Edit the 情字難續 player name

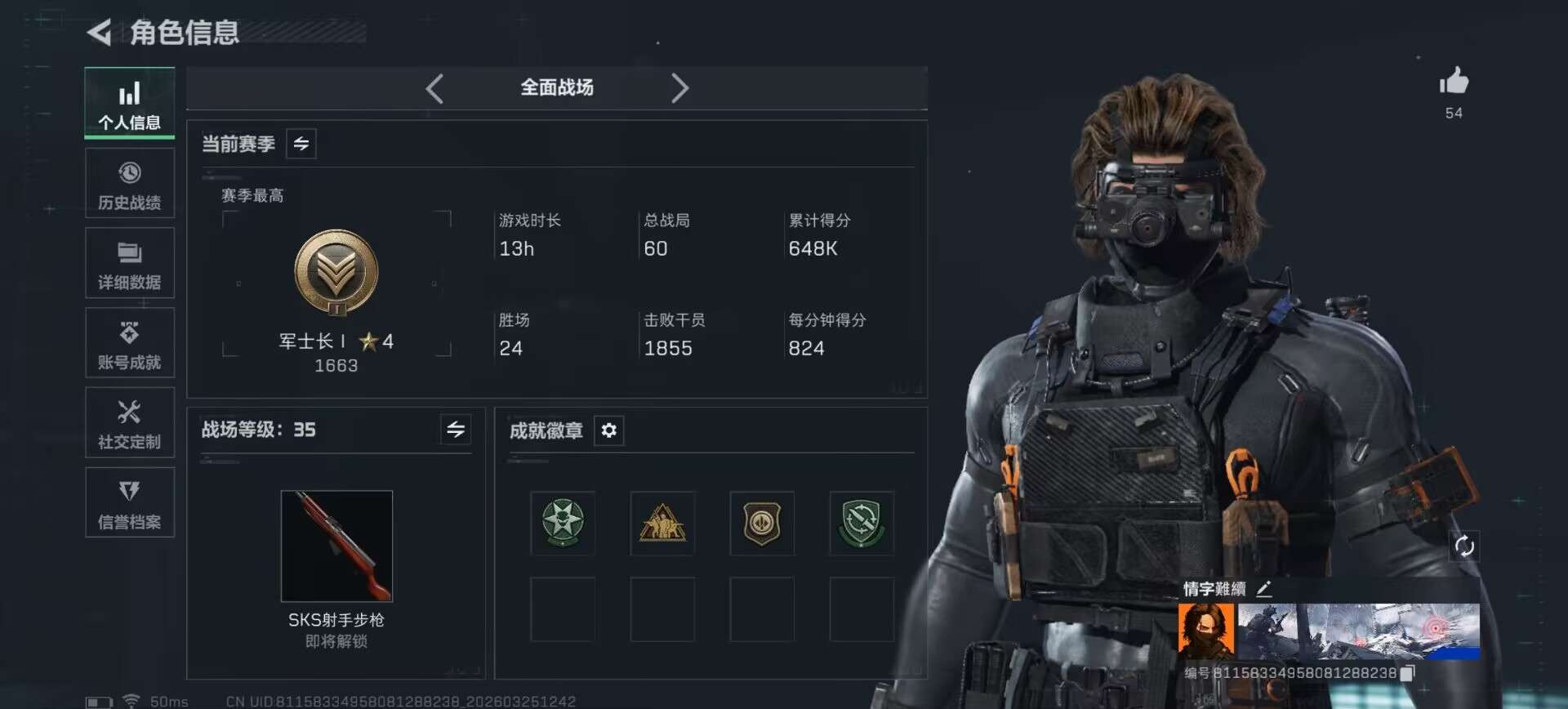1264,589
